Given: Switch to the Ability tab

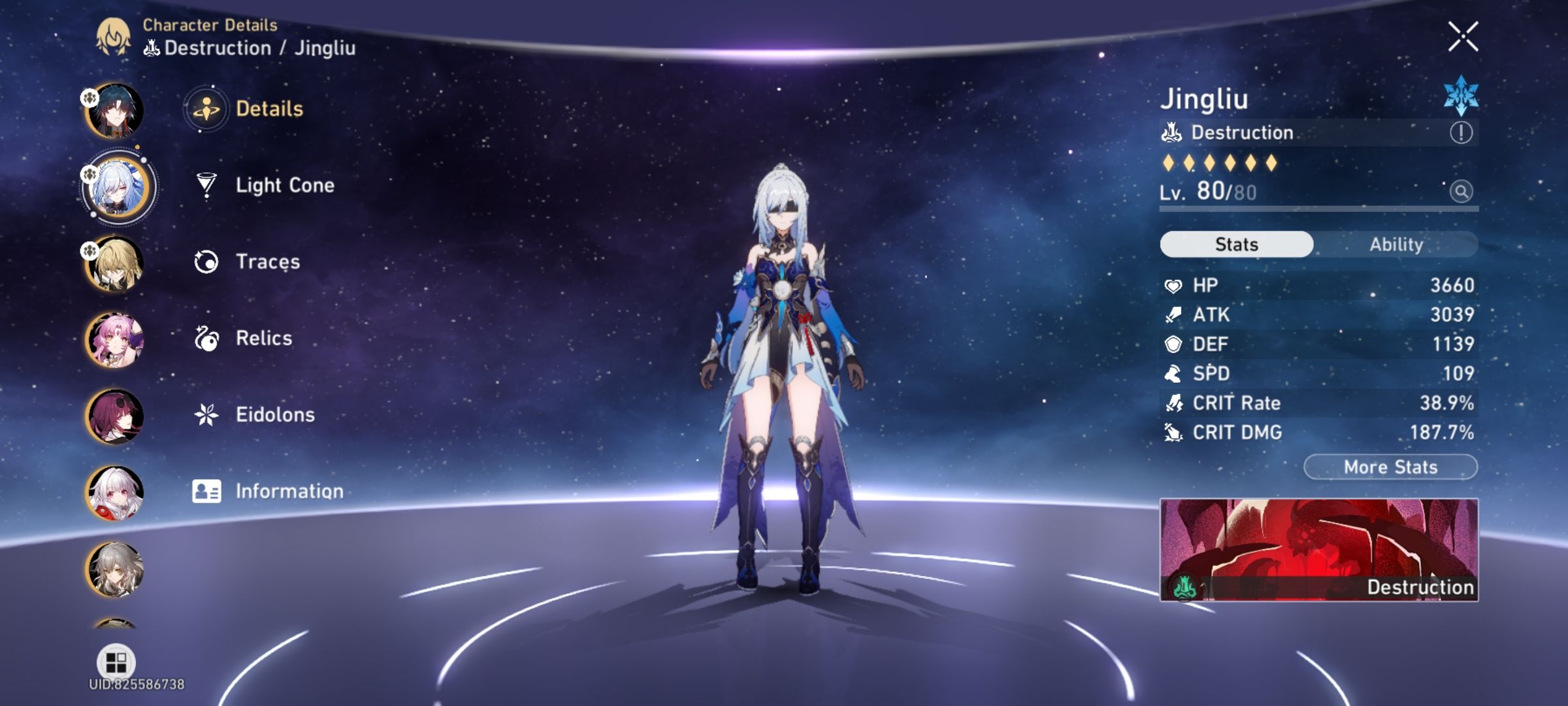Looking at the screenshot, I should point(1396,244).
